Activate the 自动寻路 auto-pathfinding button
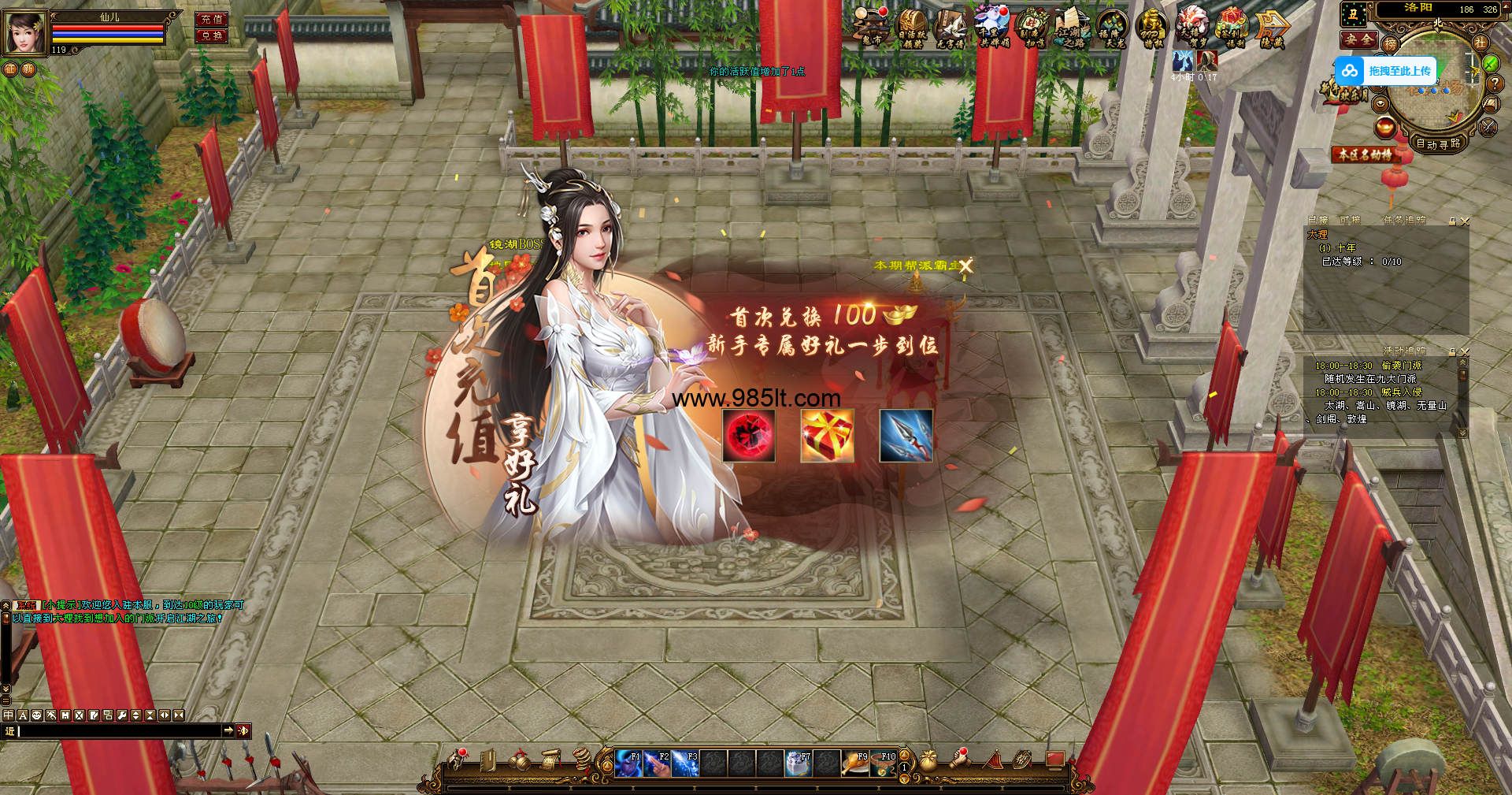Image resolution: width=1512 pixels, height=795 pixels. pos(1438,143)
